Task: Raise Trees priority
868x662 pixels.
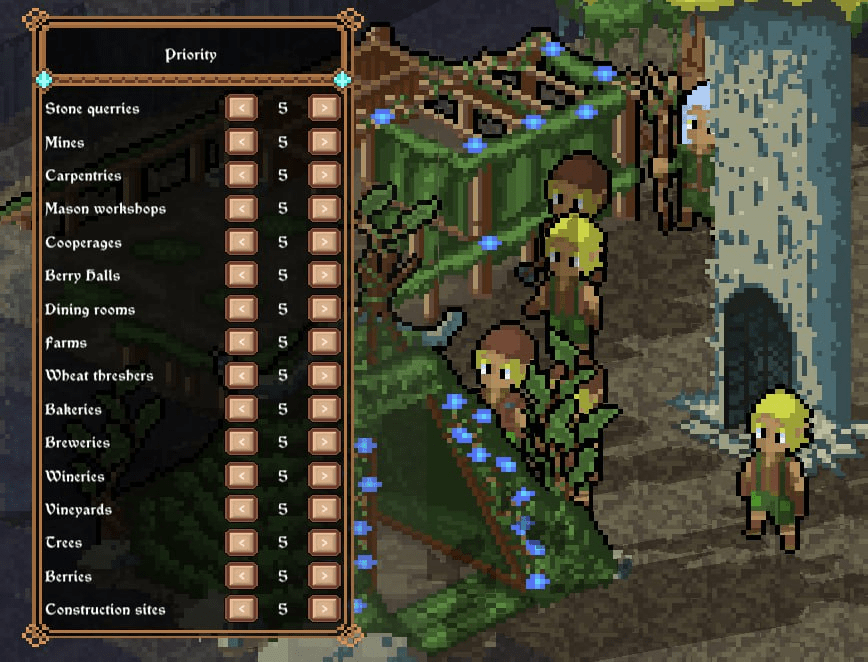Action: click(323, 542)
